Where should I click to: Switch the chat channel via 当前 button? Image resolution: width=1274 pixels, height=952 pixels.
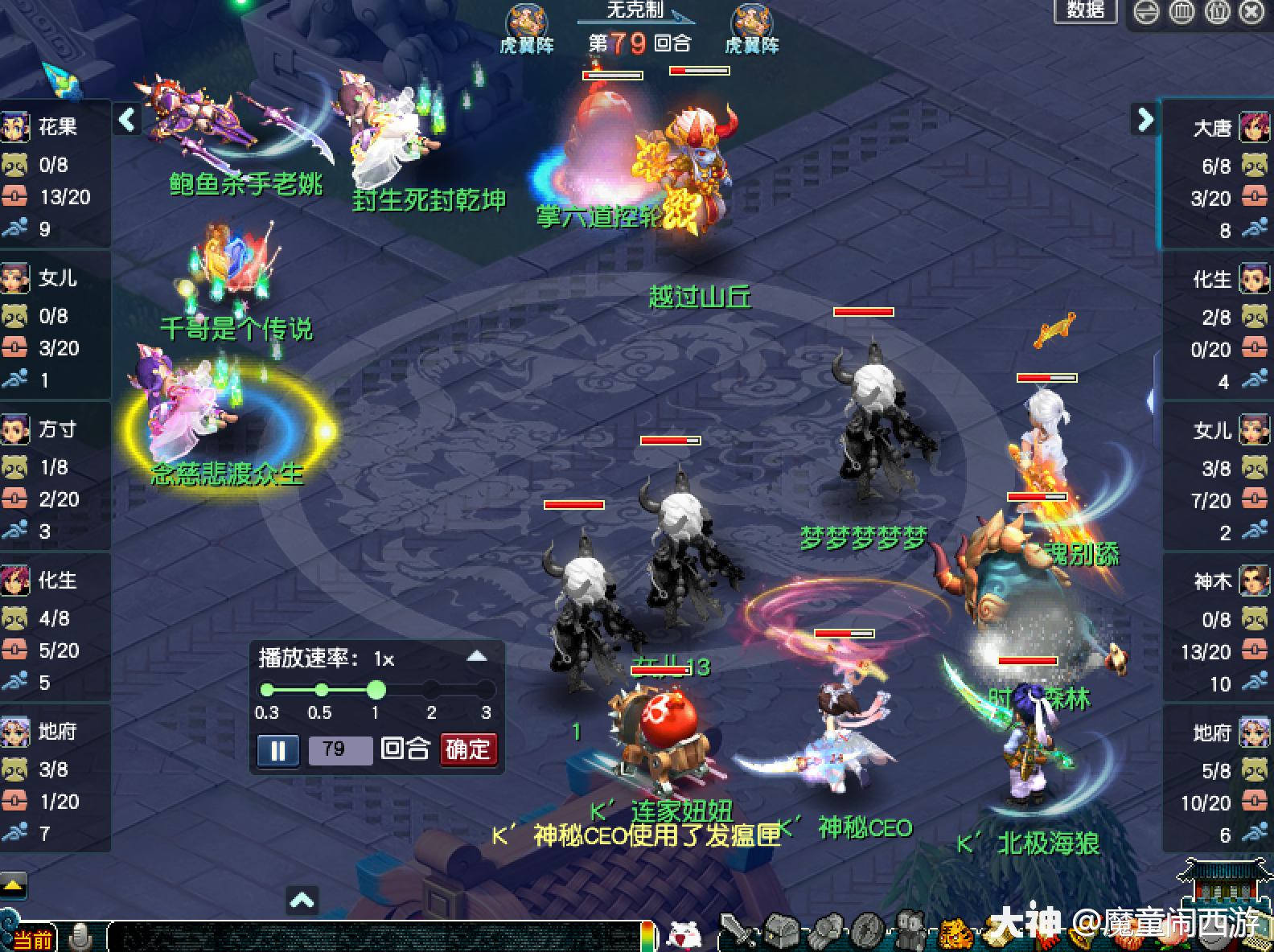(32, 939)
